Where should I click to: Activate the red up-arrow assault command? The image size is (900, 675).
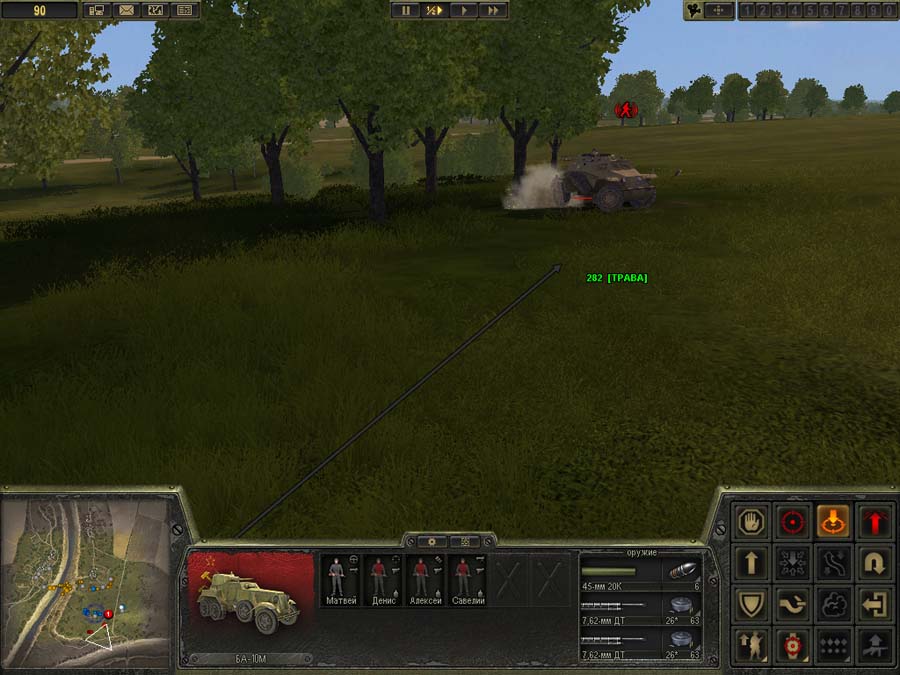tap(874, 521)
